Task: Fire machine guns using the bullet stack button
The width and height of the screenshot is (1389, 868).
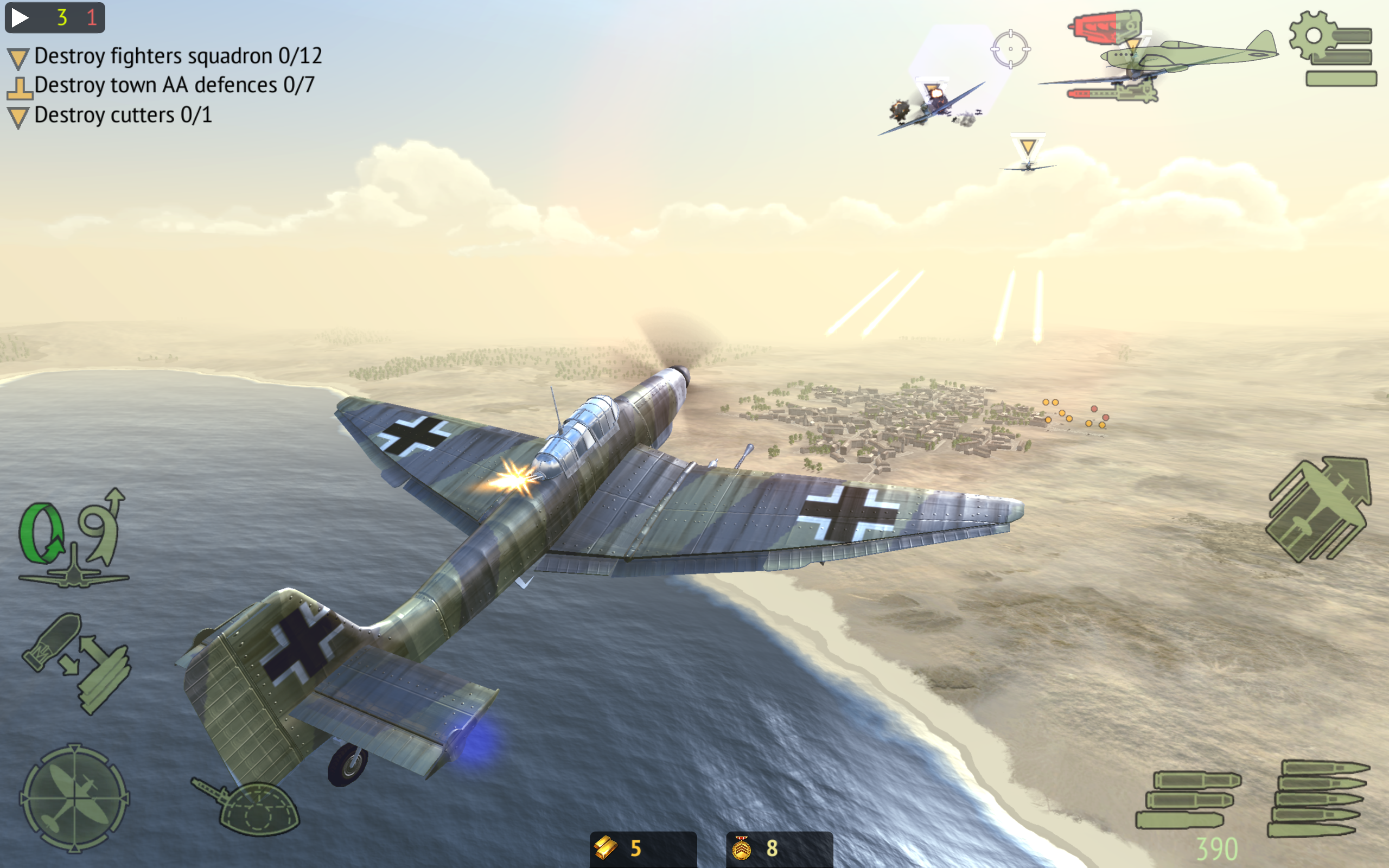Action: click(1318, 798)
